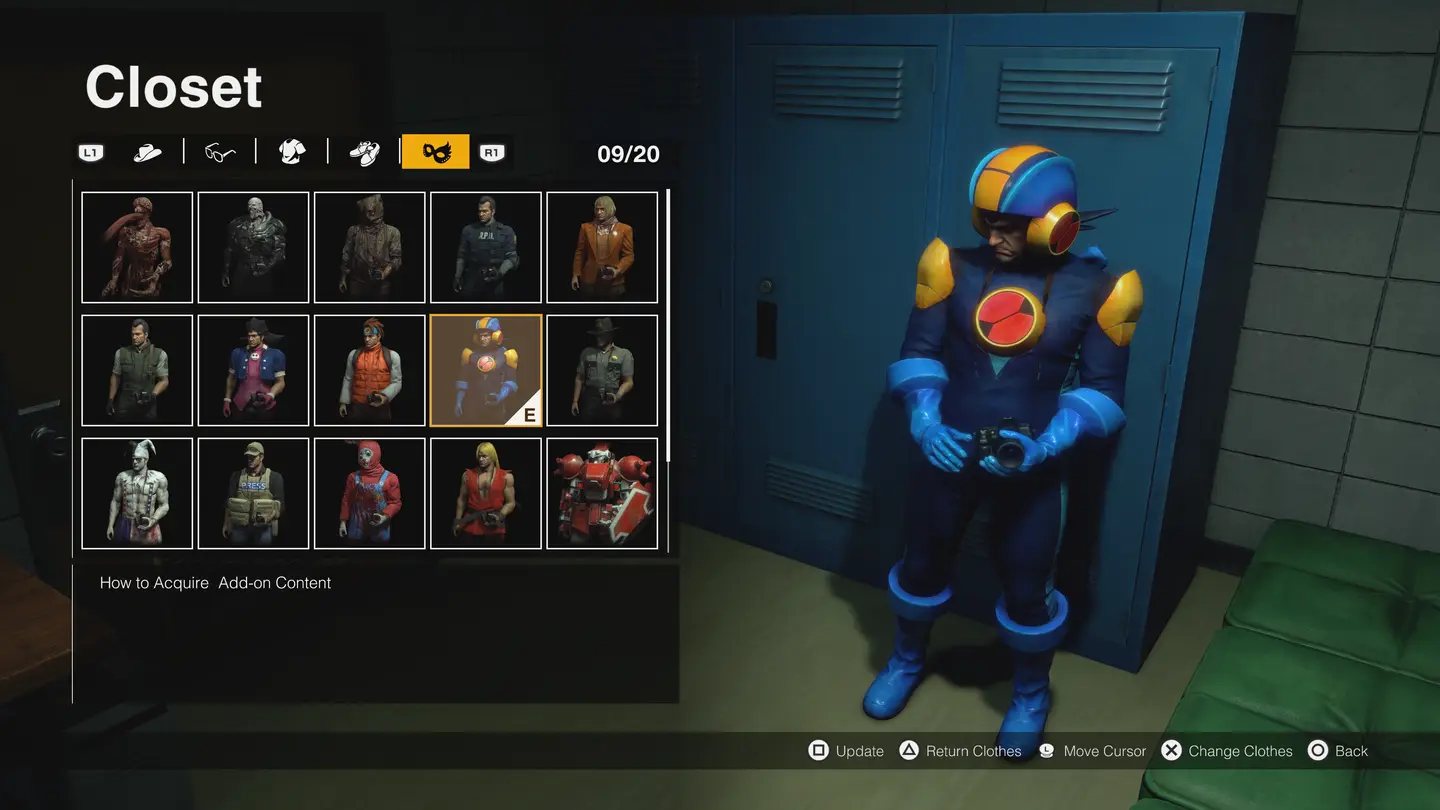The image size is (1440, 810).
Task: Choose the red hooded mask overalls costume
Action: pos(370,493)
